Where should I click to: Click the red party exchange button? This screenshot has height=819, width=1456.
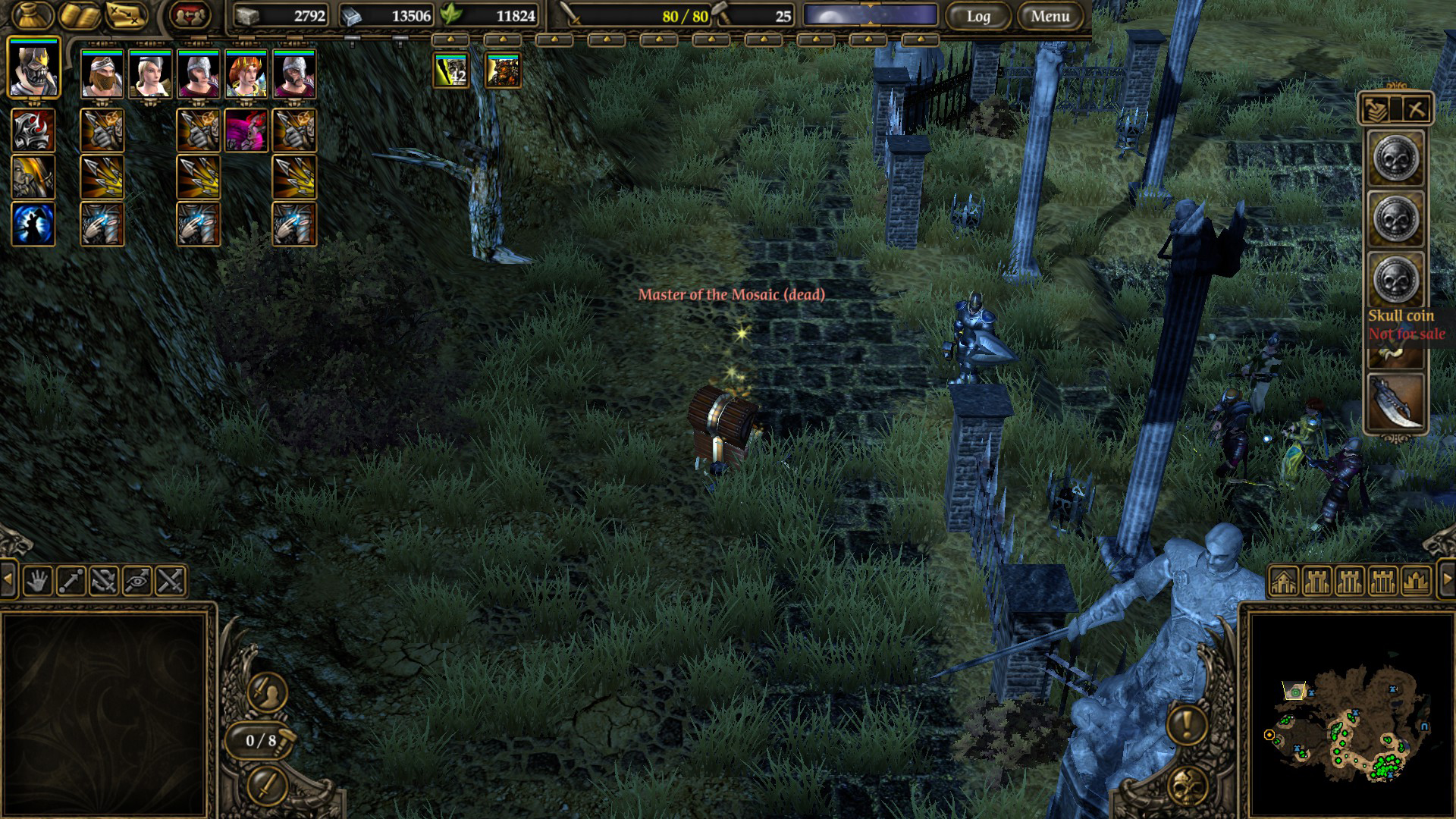click(190, 16)
